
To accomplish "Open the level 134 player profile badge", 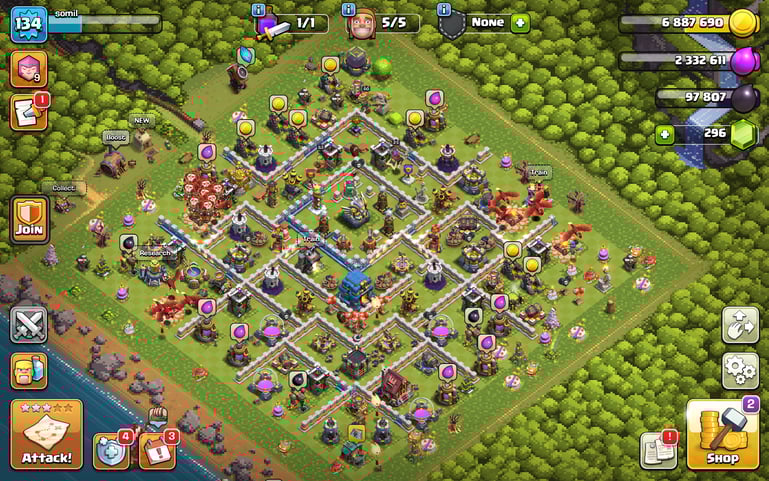I will (x=28, y=24).
